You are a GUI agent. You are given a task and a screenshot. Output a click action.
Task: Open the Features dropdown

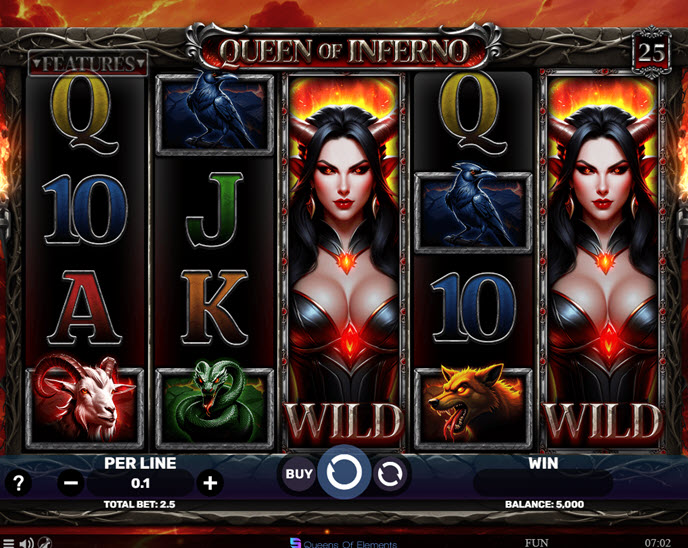pos(89,63)
